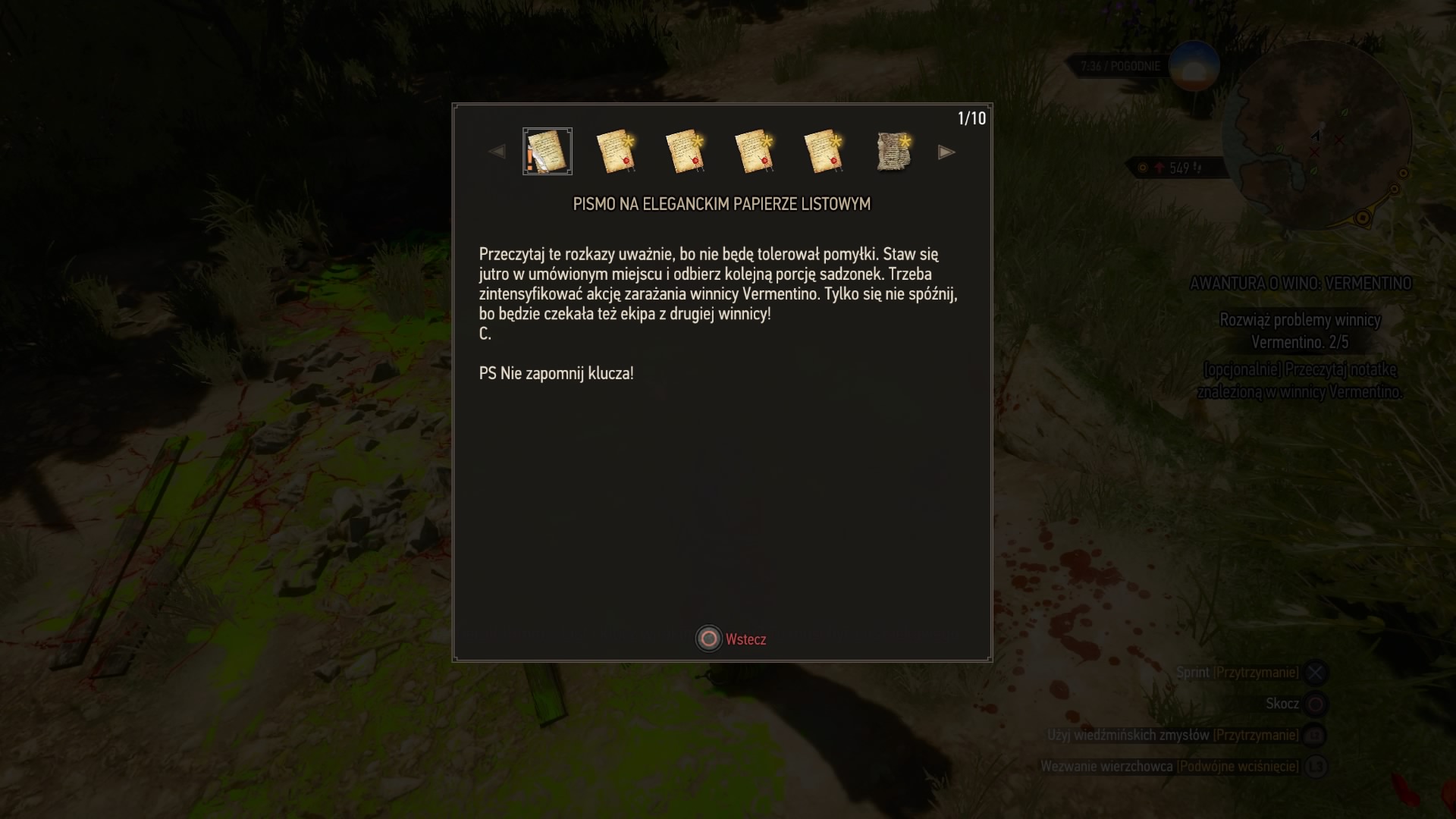1456x819 pixels.
Task: Select the highlighted letter with the exclamation mark
Action: coord(548,152)
